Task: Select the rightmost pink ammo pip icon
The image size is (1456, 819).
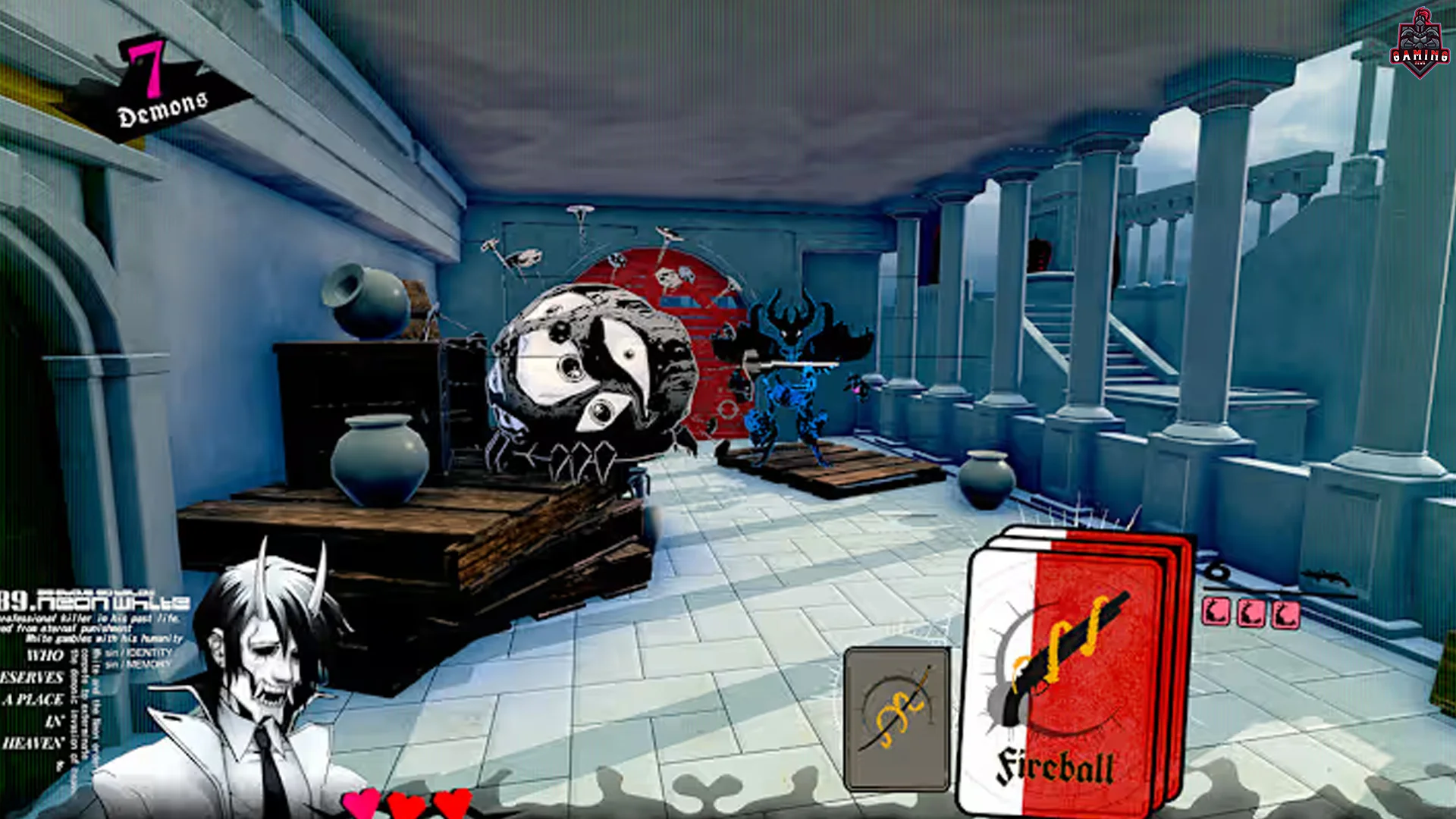Action: (x=1284, y=616)
